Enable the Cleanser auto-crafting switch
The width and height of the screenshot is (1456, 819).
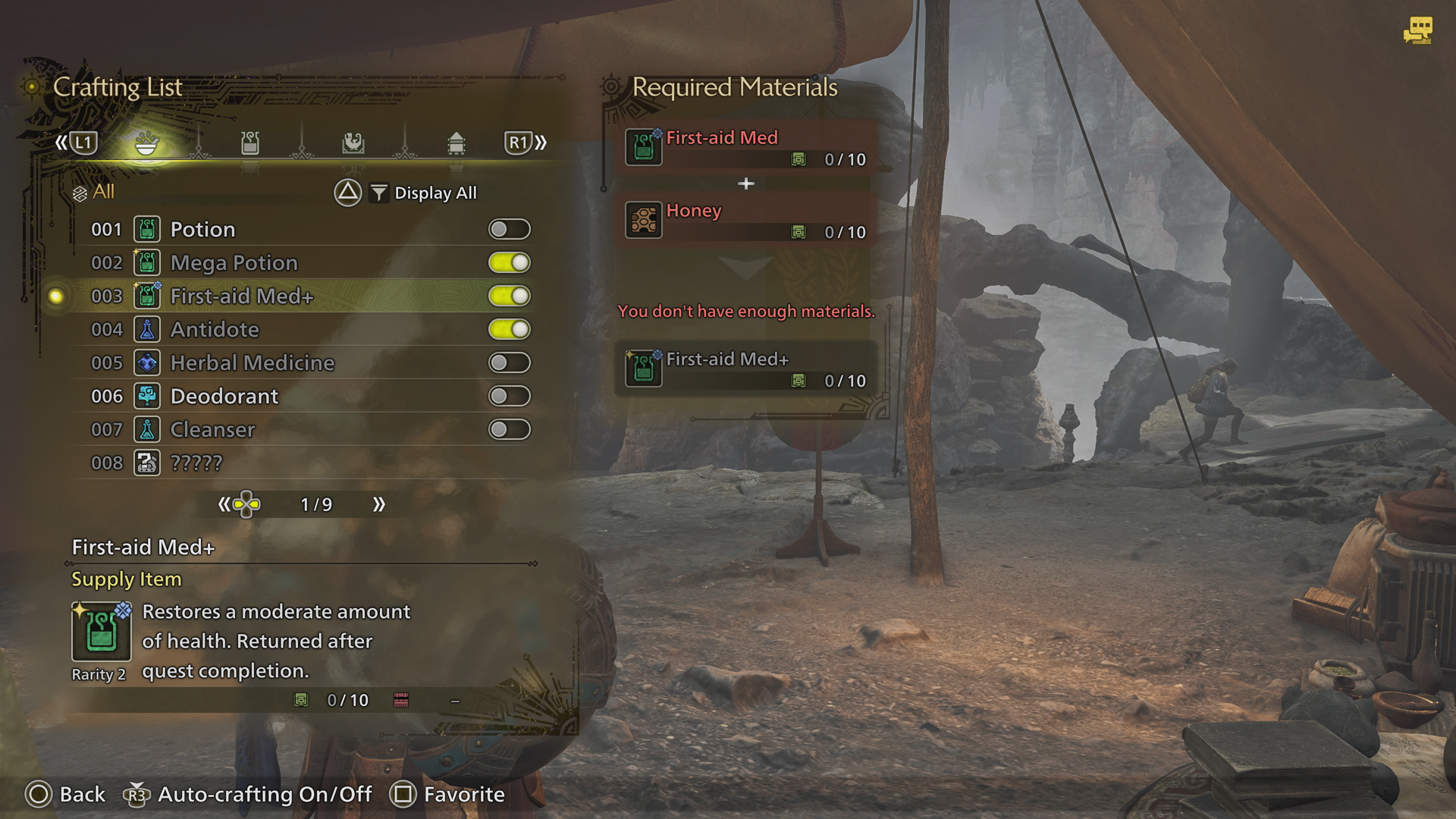pyautogui.click(x=509, y=429)
